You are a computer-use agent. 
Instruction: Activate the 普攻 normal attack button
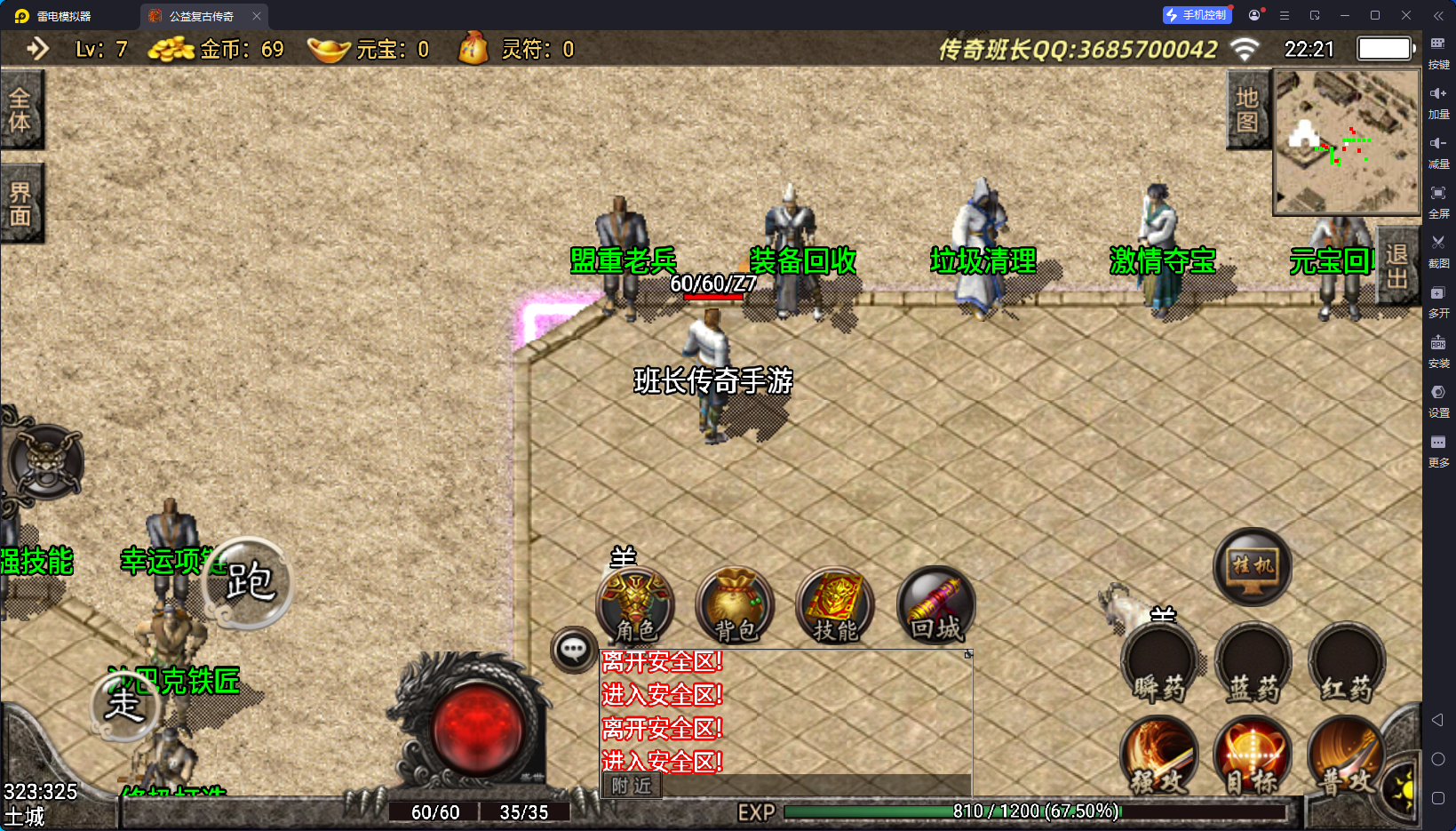1345,755
